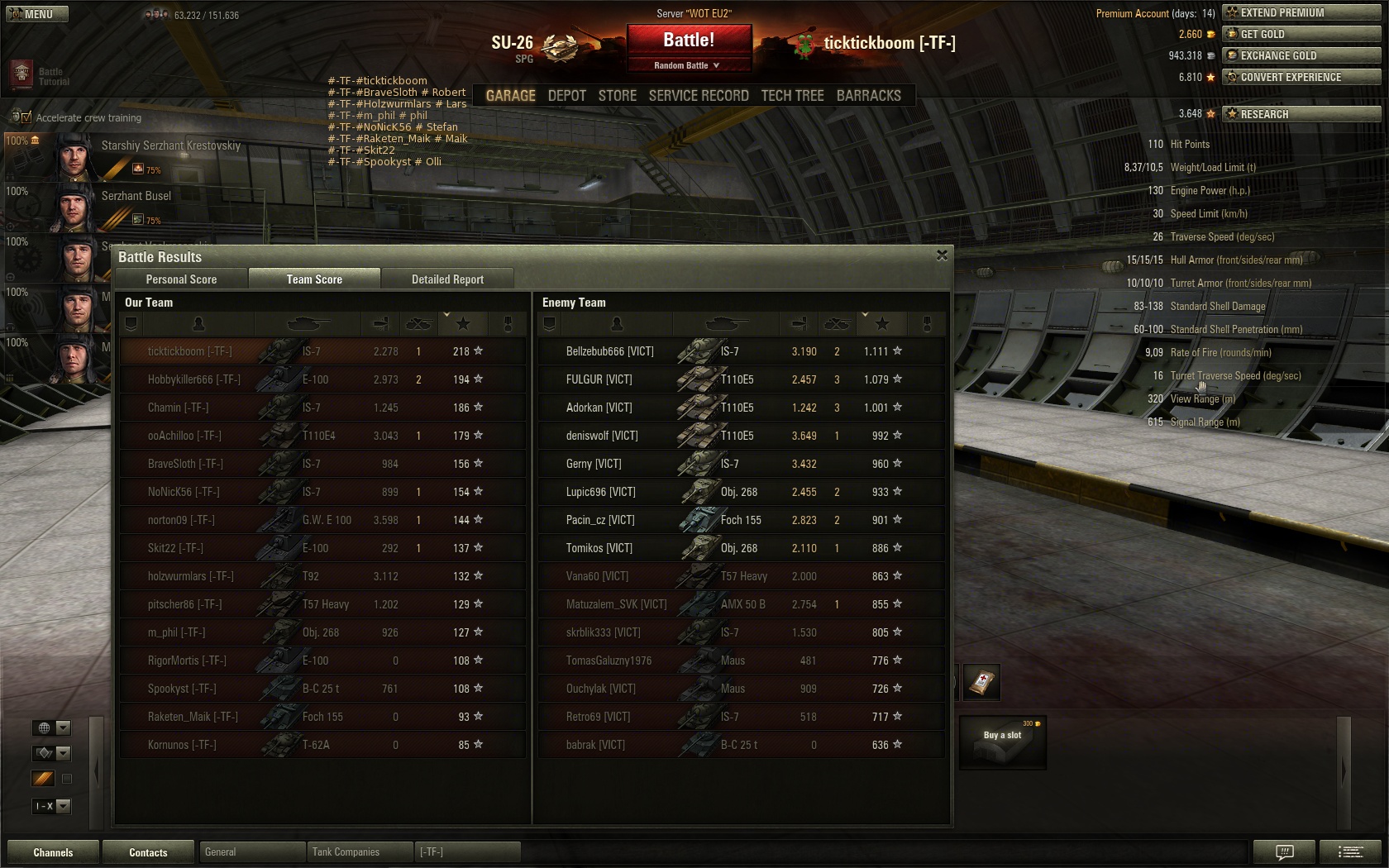This screenshot has height=868, width=1389.
Task: Switch to the DEPOT section
Action: [x=566, y=96]
